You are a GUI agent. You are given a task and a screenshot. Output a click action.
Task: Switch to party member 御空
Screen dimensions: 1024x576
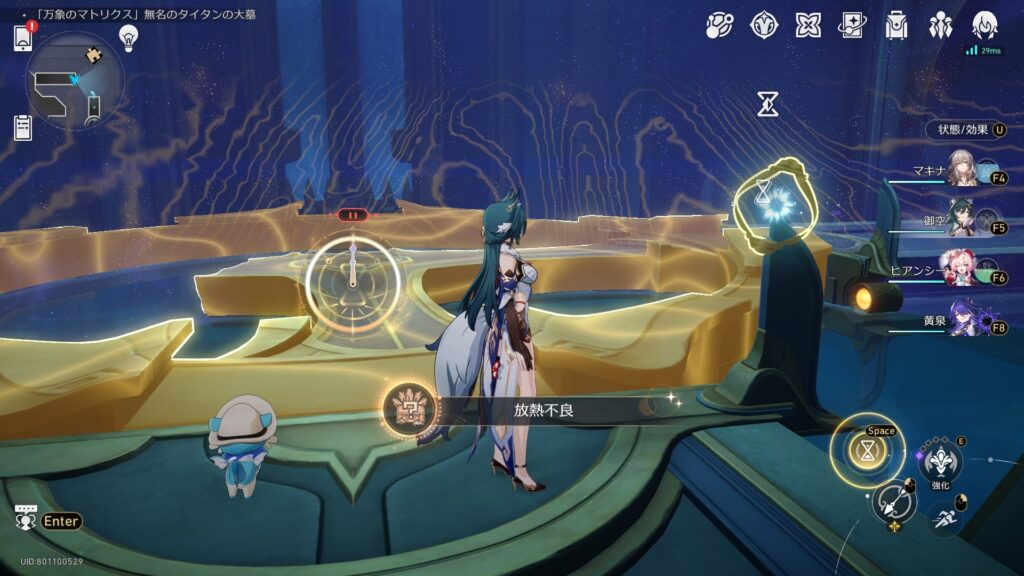963,222
